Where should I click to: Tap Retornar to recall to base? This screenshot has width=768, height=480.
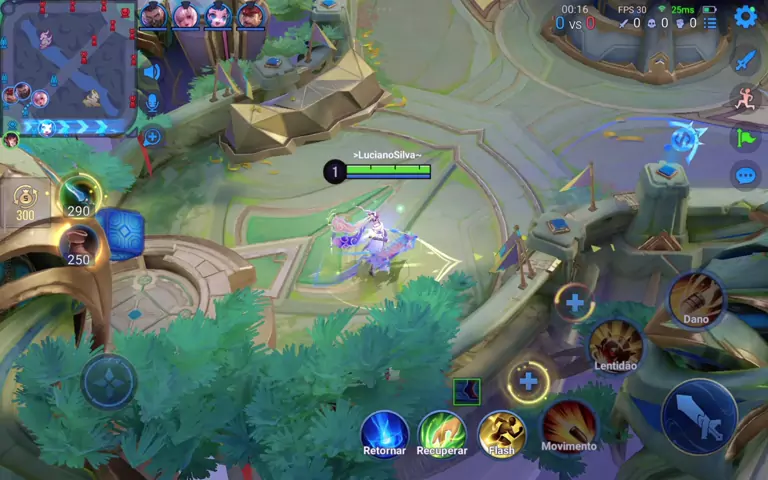385,433
